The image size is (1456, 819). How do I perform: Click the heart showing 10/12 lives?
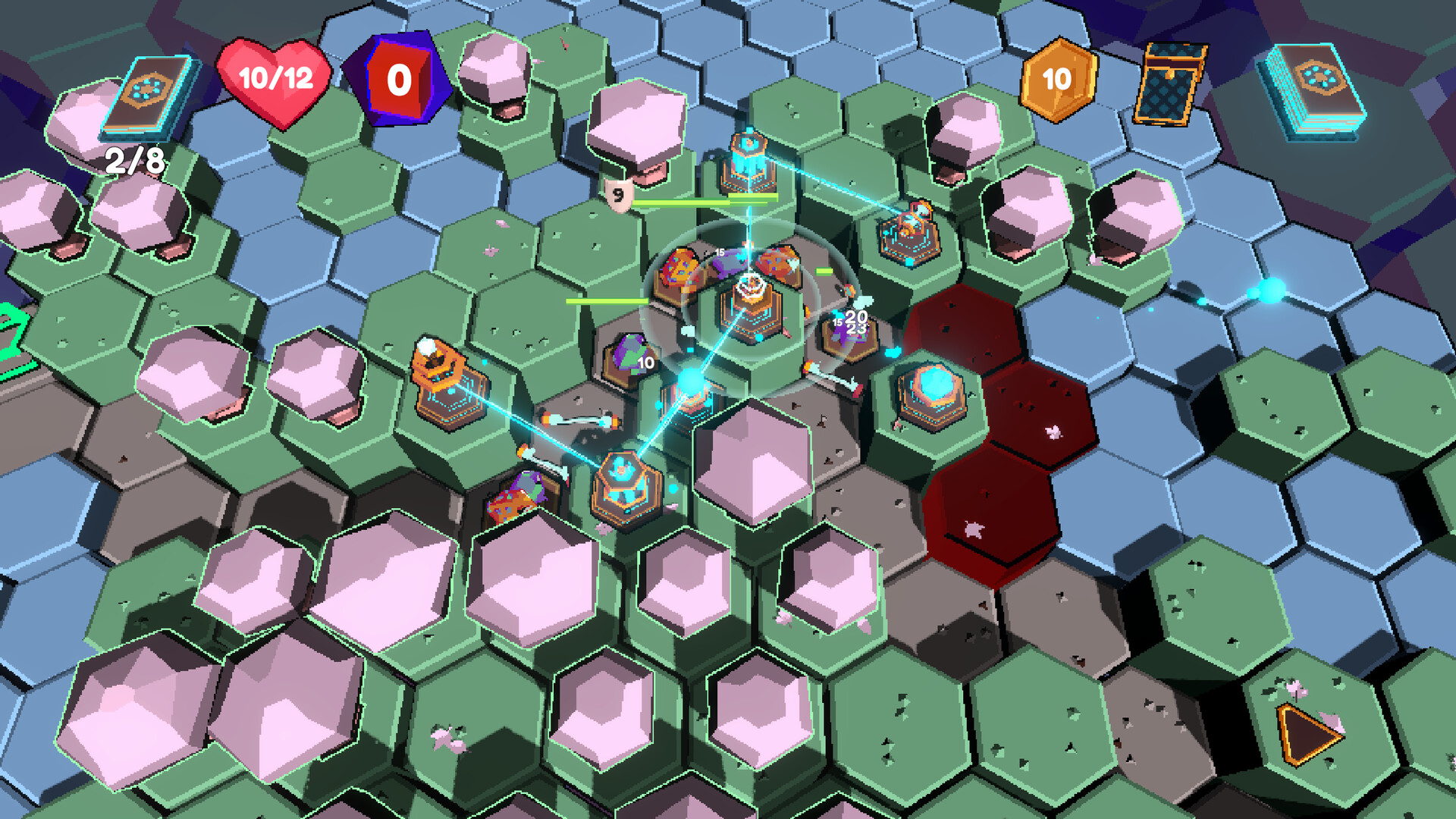pos(277,80)
